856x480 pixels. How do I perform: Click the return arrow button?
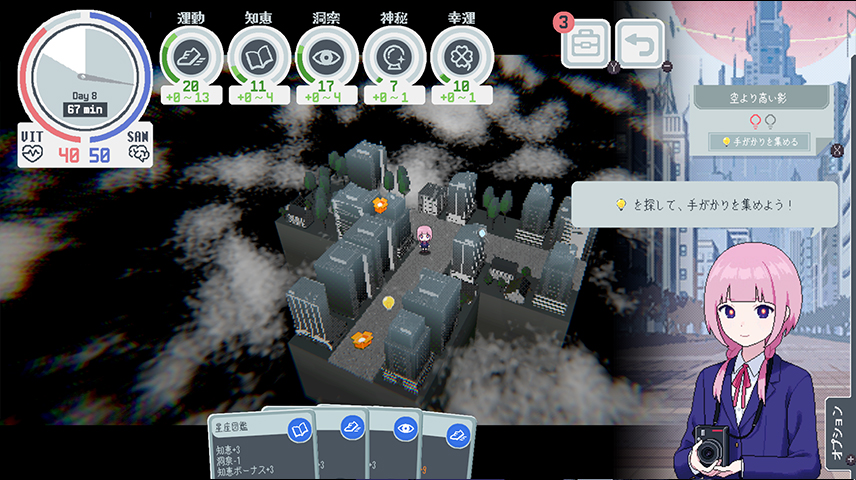click(x=640, y=45)
